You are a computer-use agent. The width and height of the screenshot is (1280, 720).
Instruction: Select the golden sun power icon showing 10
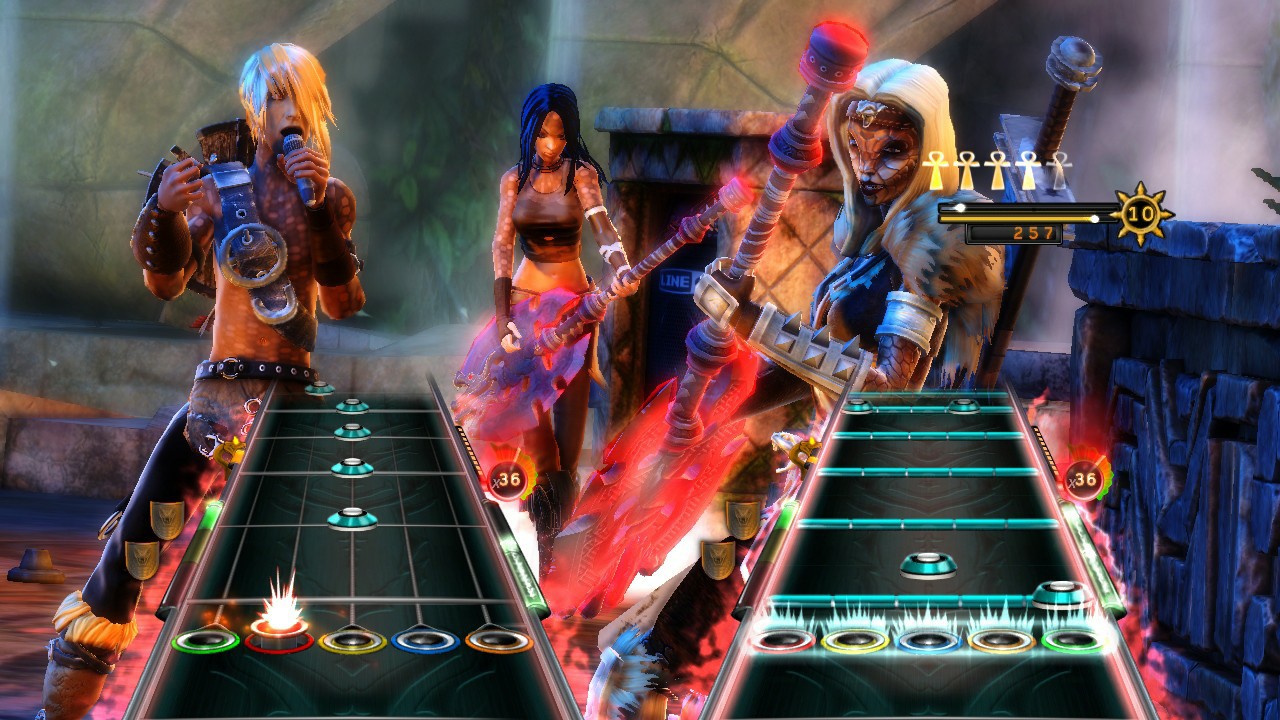[1140, 211]
